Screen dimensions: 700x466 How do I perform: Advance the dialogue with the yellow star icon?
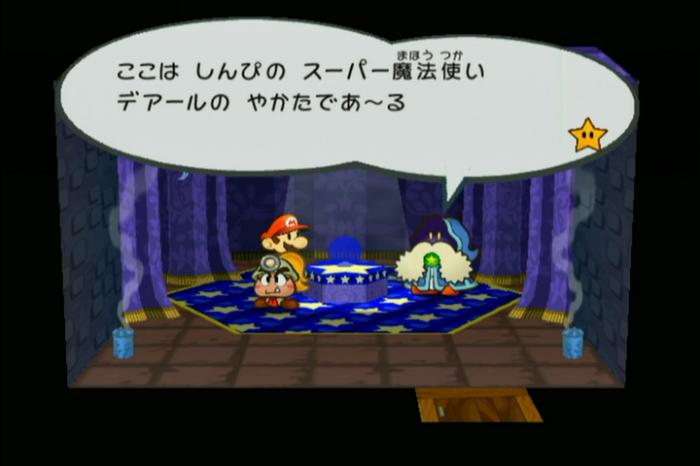(587, 135)
